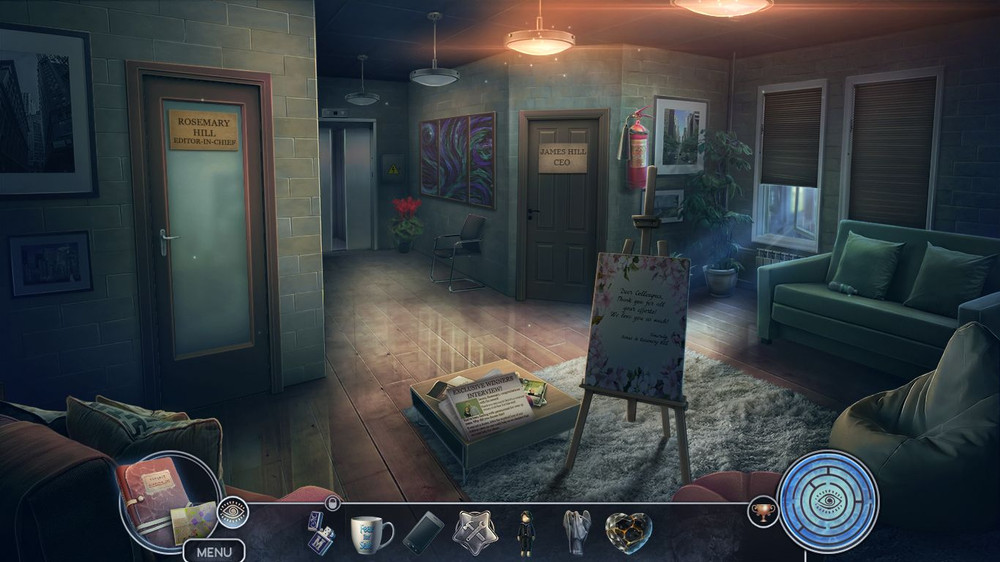
Task: Select the small doll figurine item
Action: tap(526, 532)
